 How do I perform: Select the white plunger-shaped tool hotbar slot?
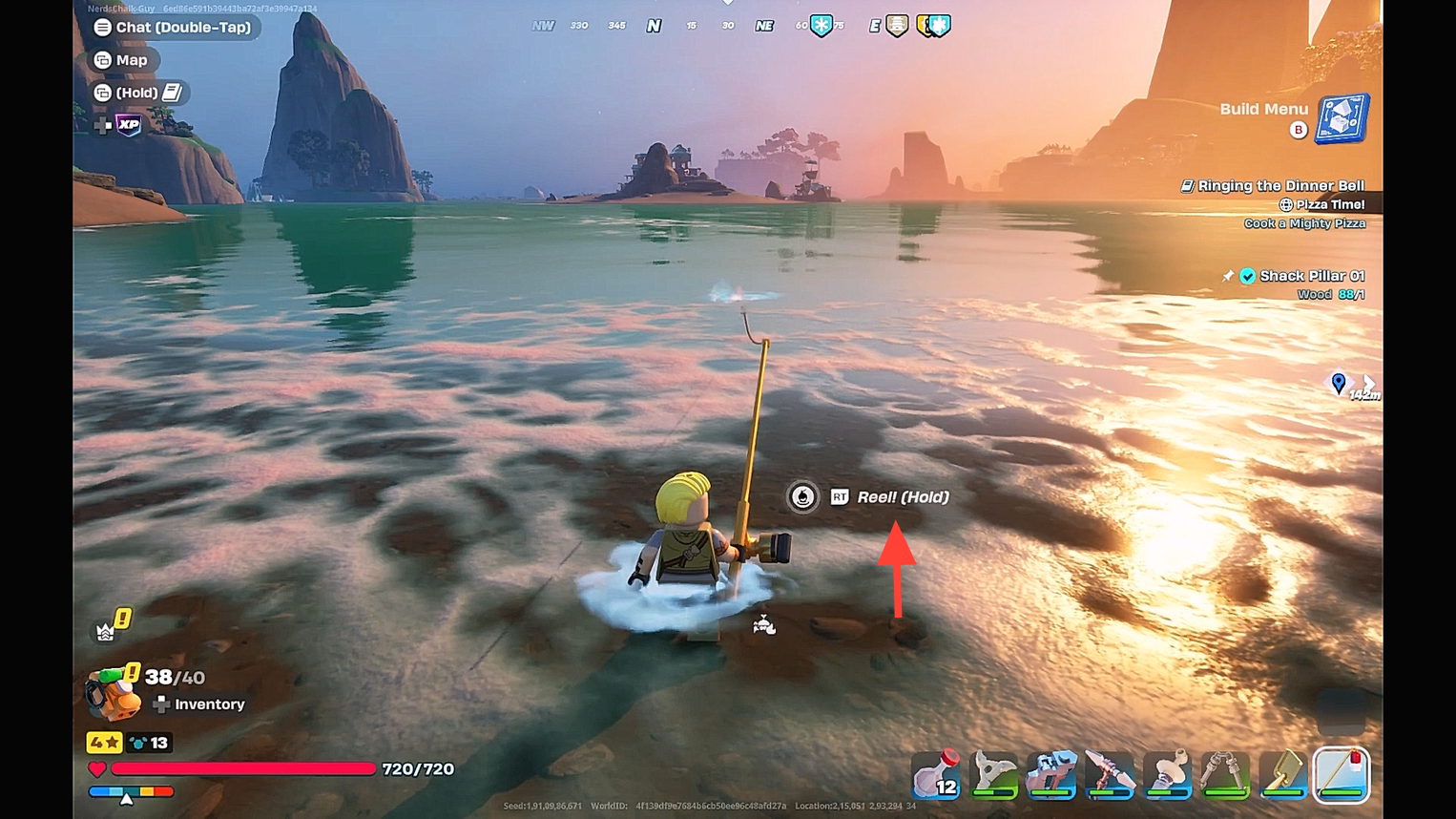(x=1168, y=774)
